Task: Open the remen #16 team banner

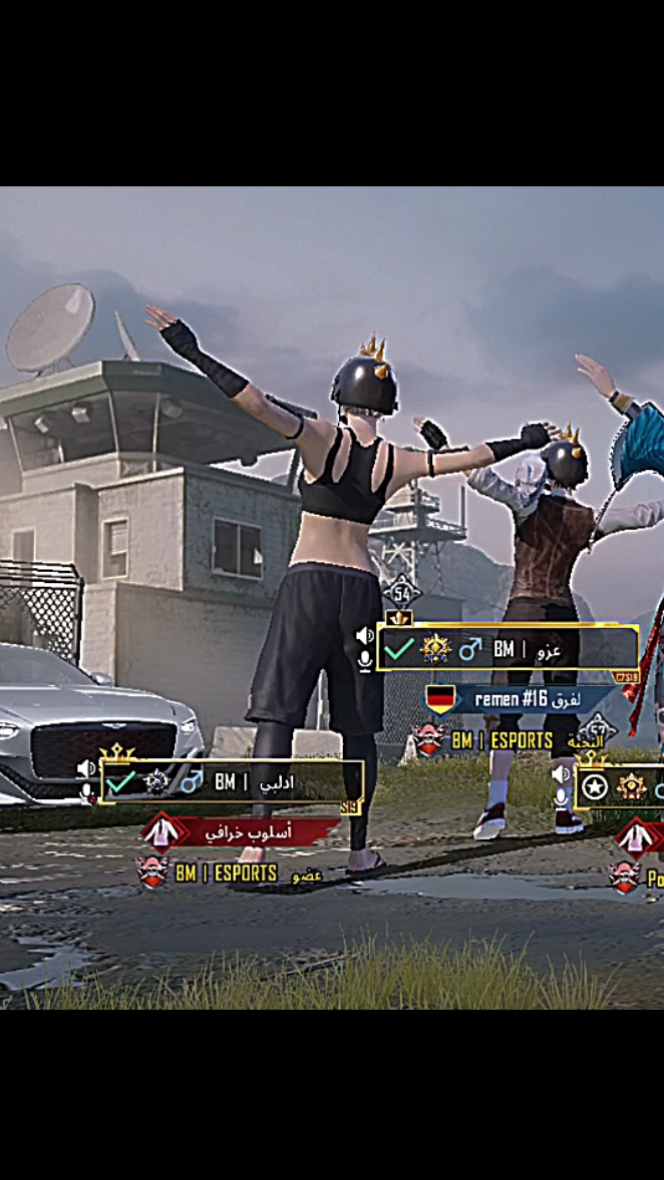Action: coord(520,699)
